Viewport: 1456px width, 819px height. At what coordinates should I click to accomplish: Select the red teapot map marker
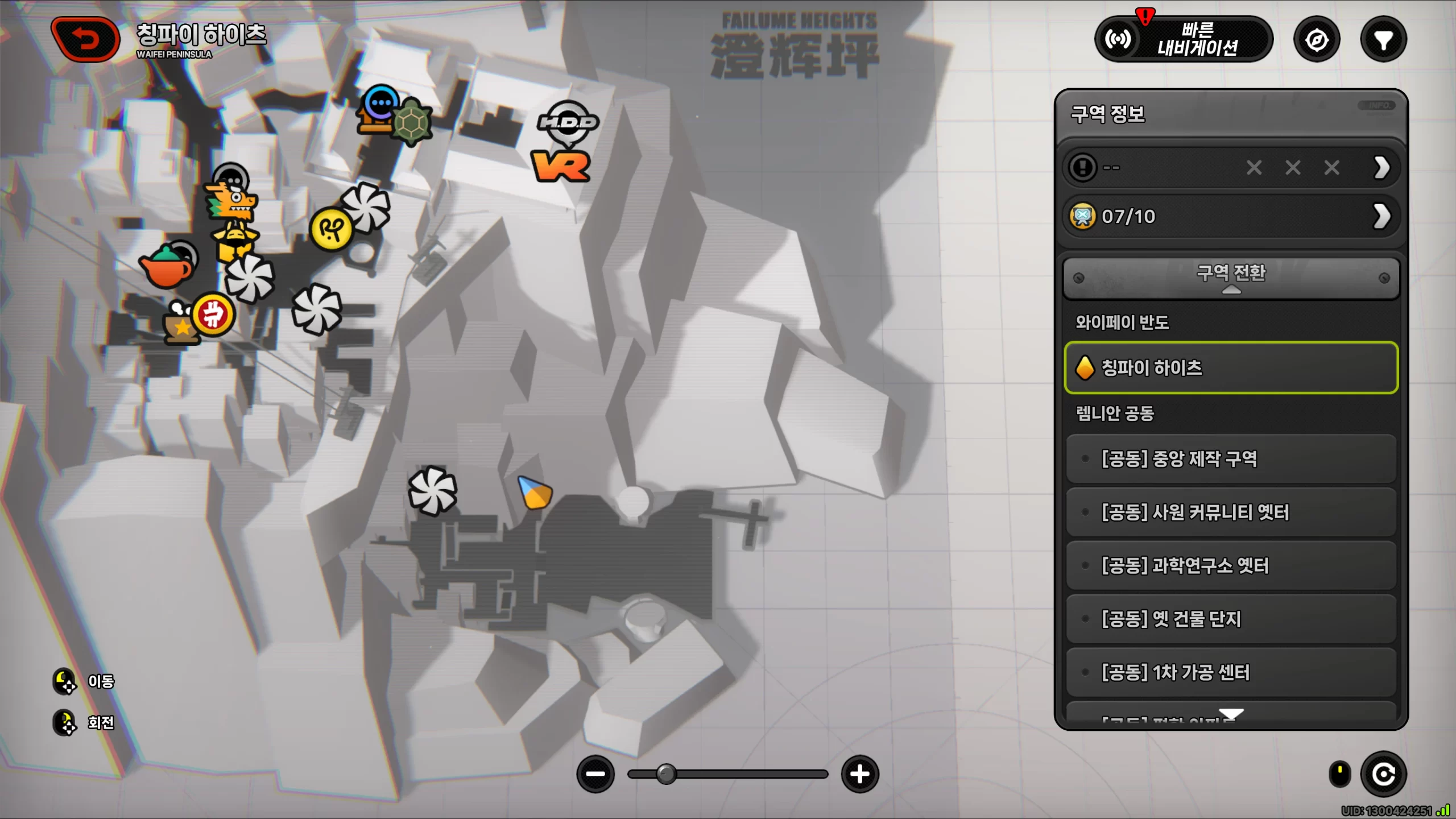(x=166, y=267)
